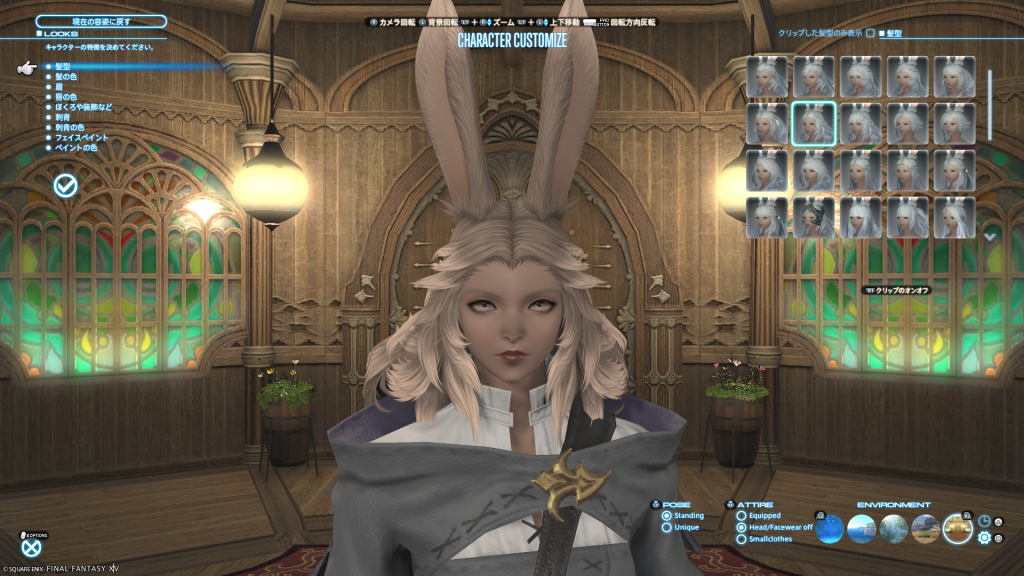
Task: Toggle the クリップした髪型のみ表示 checkbox
Action: coord(870,33)
